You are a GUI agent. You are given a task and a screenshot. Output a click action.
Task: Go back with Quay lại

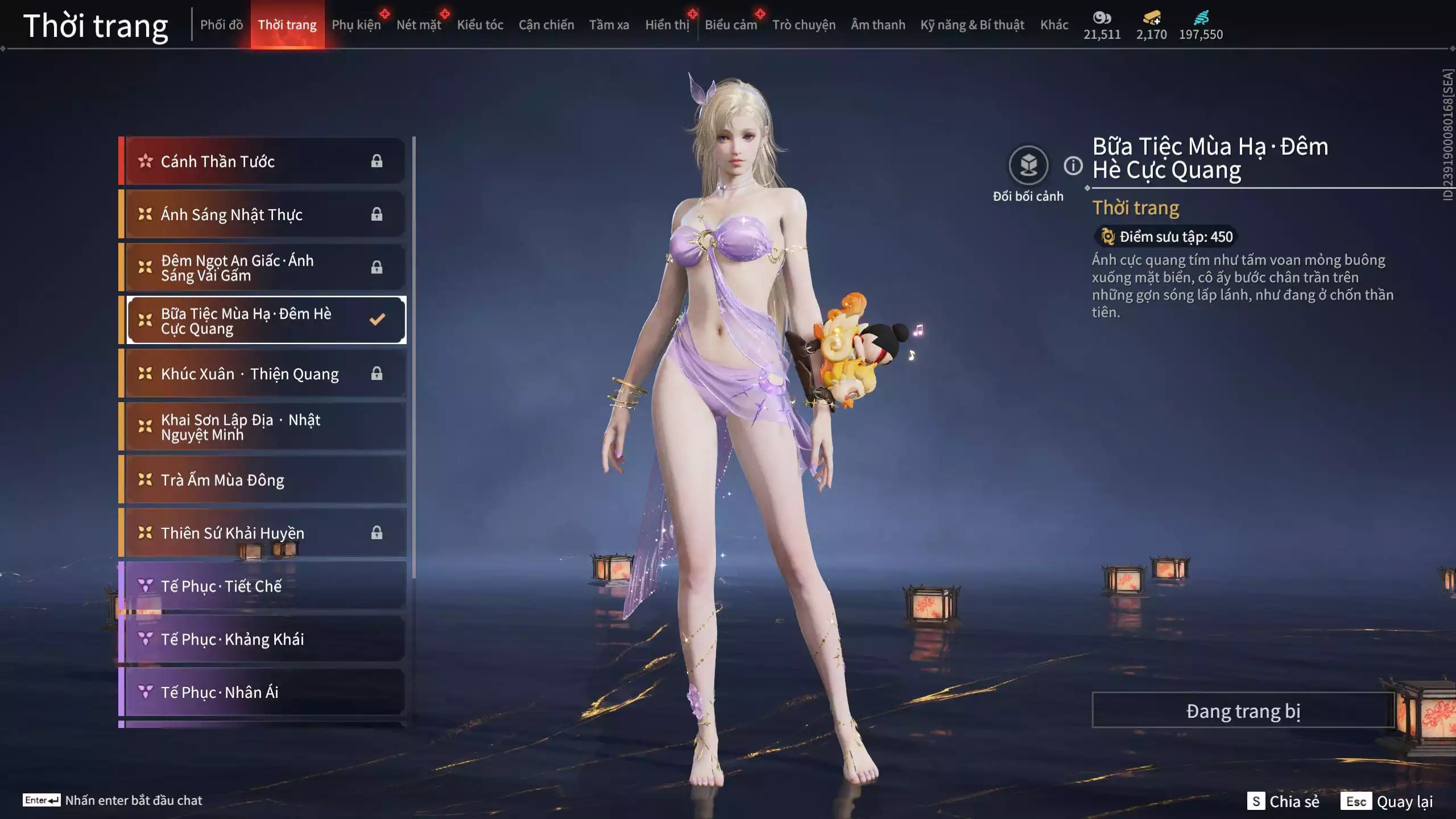point(1387,801)
